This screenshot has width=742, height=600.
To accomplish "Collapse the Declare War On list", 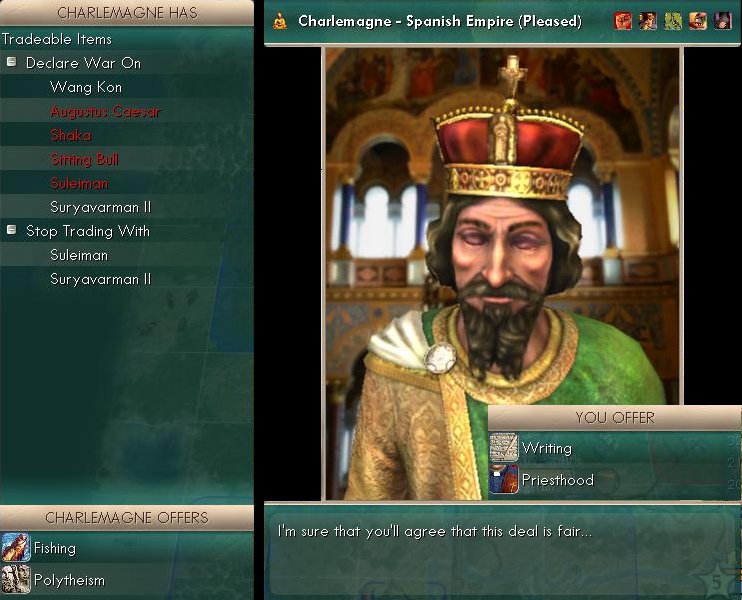I will 12,63.
